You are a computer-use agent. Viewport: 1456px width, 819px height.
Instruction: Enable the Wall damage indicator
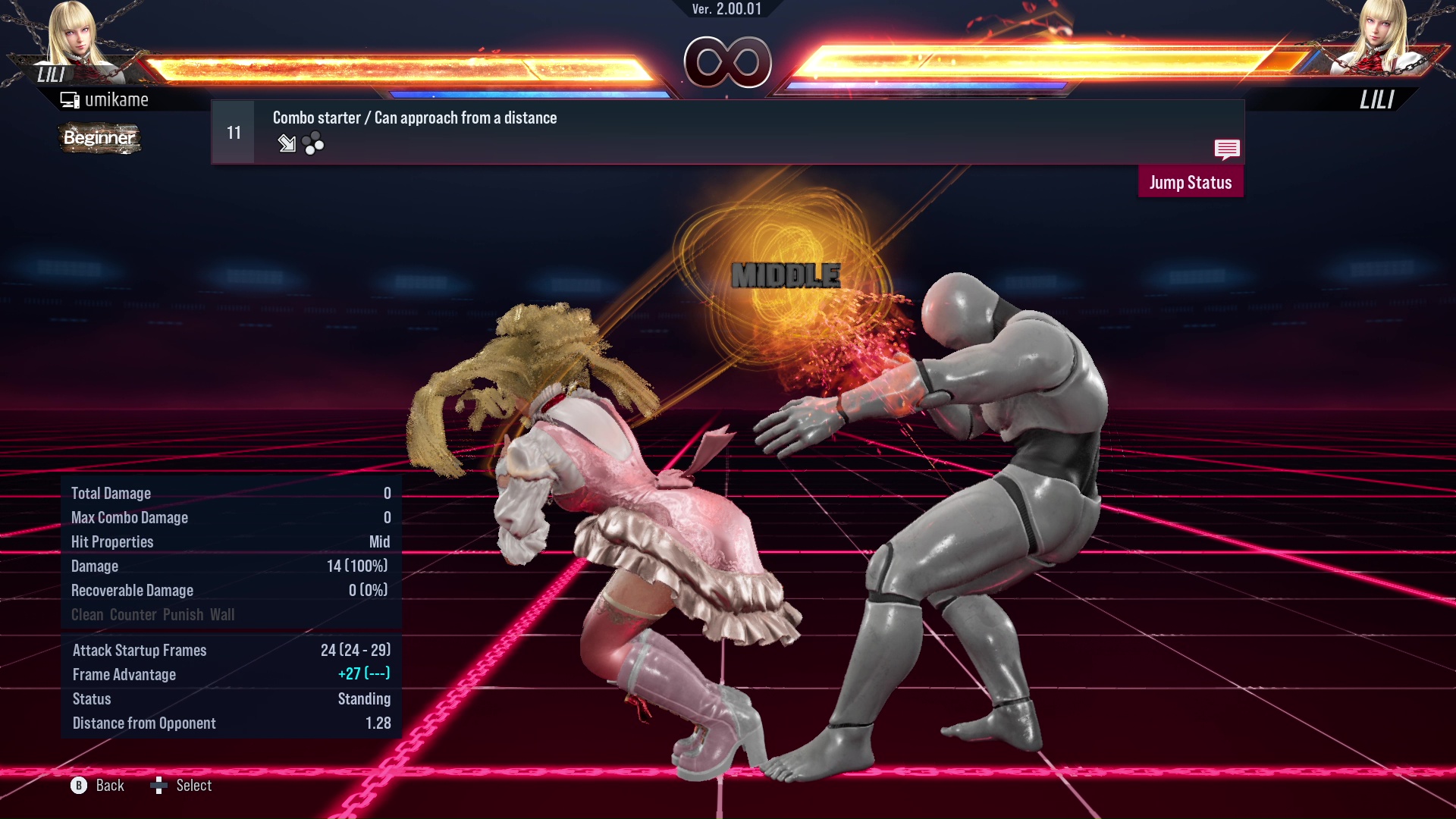click(x=224, y=614)
